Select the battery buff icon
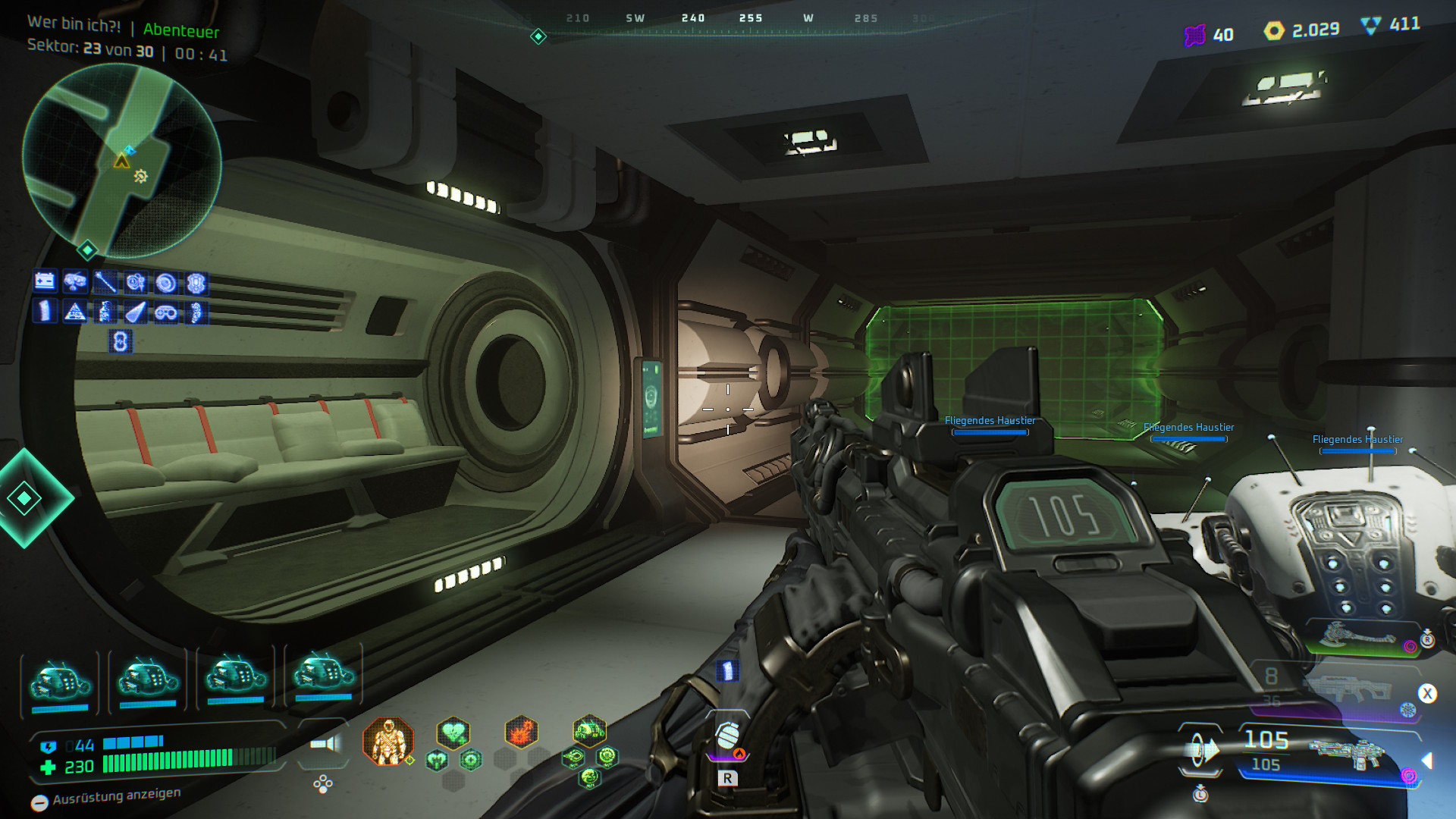The height and width of the screenshot is (819, 1456). [45, 282]
